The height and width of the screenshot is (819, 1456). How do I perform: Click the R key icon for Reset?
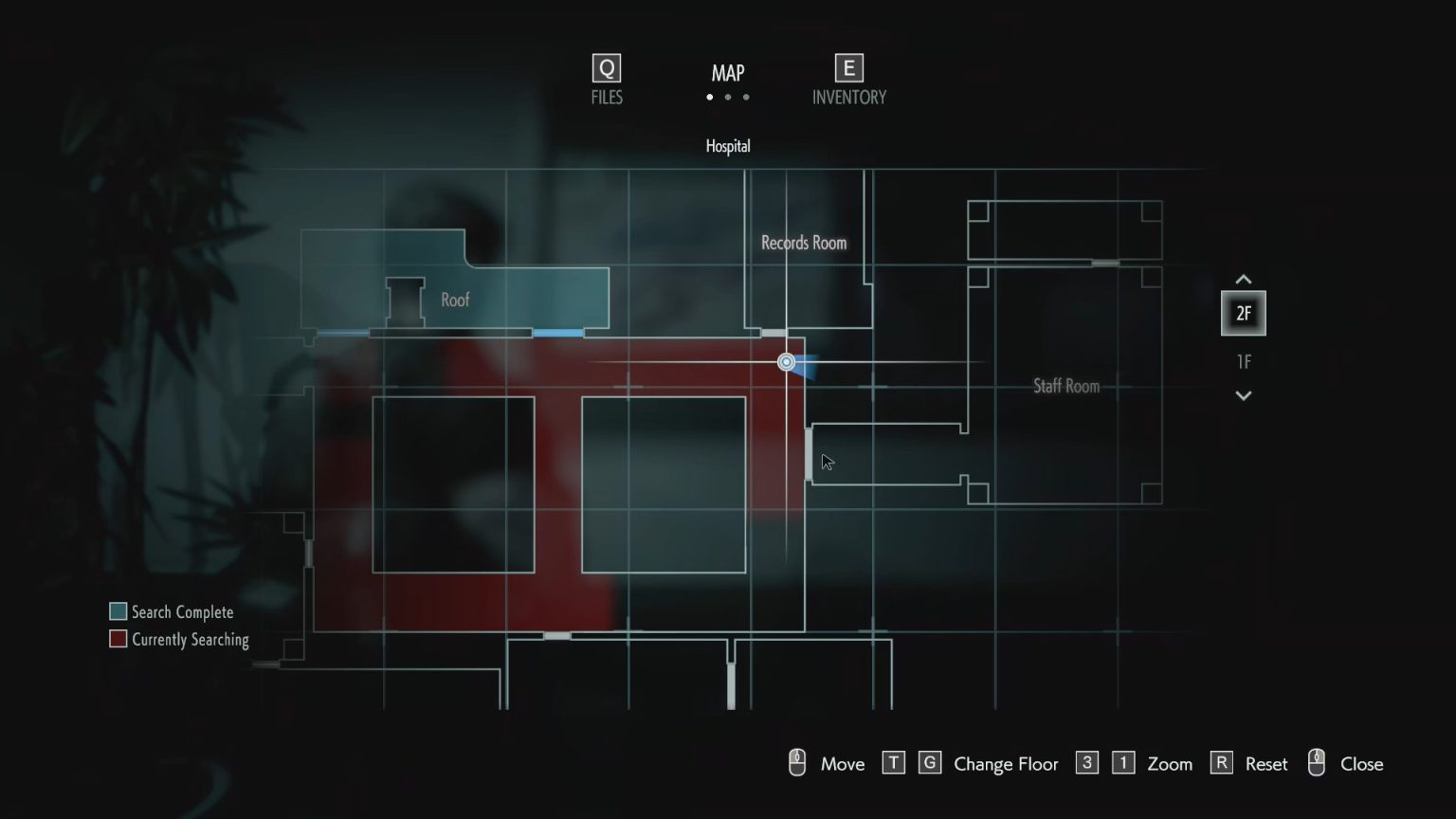(1220, 763)
